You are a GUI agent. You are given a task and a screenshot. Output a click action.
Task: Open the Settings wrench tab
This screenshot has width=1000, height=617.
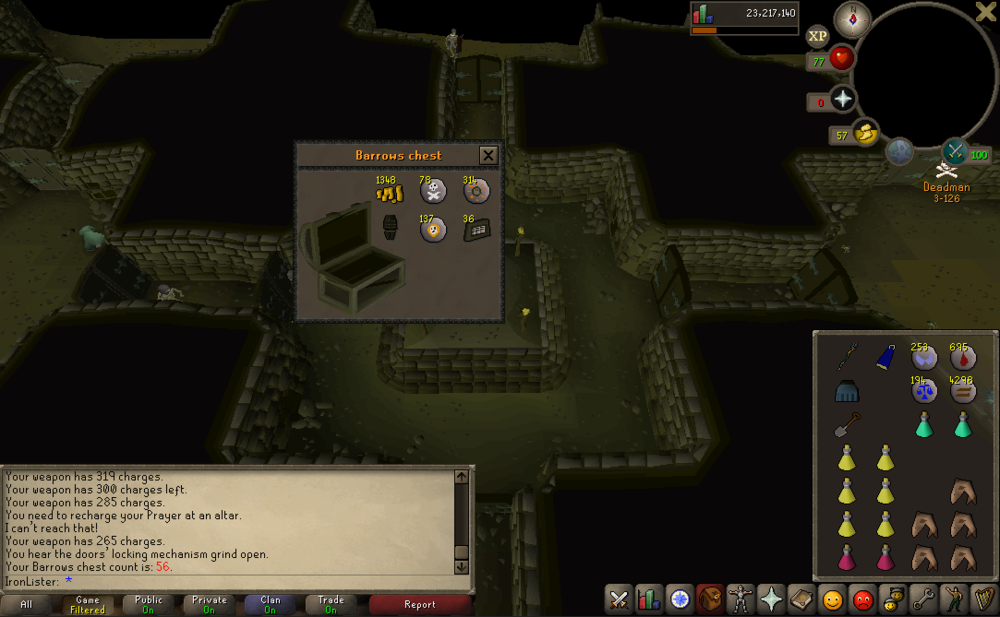click(x=923, y=599)
